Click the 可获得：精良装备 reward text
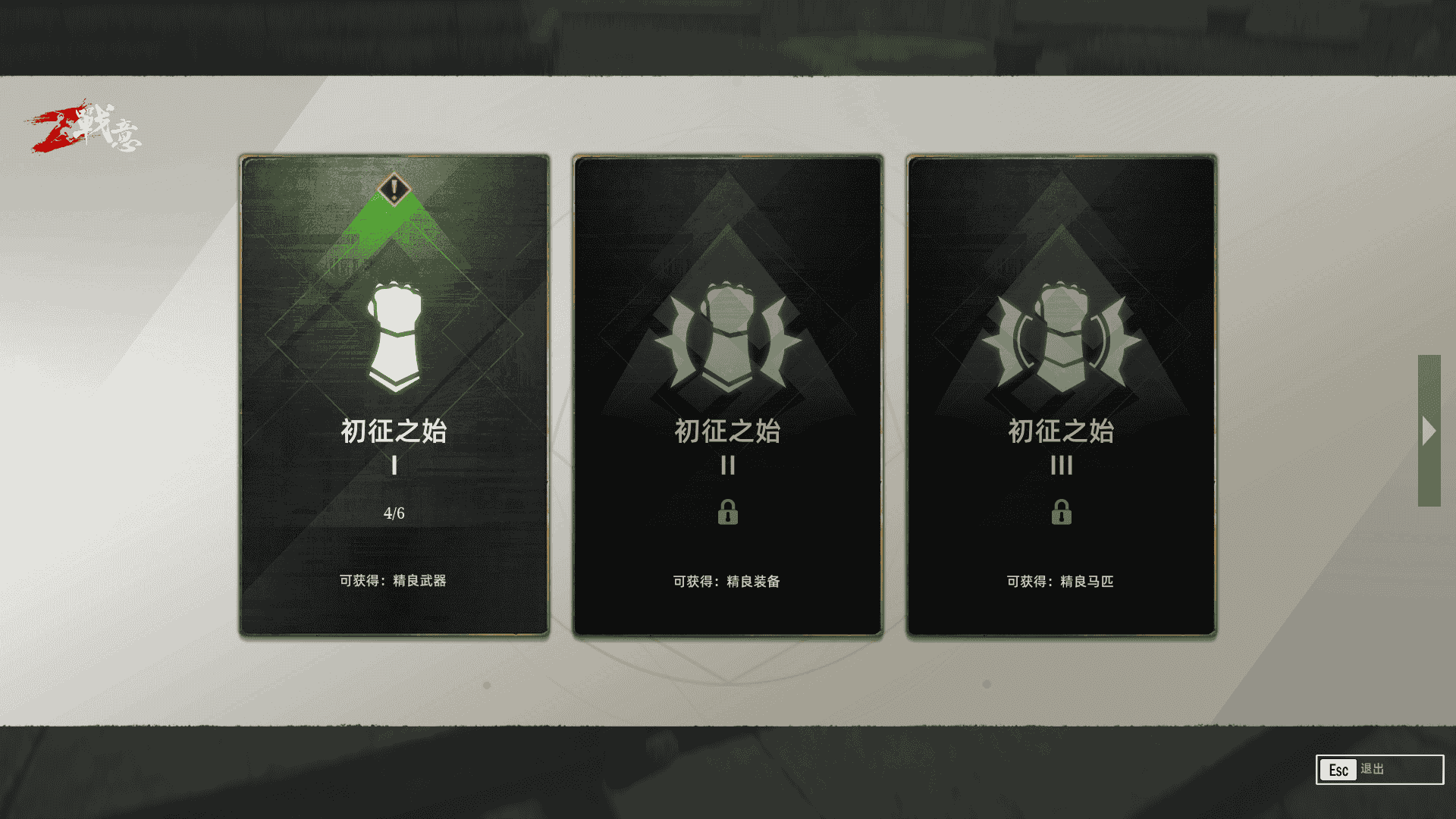Screen dimensions: 1456x819 coord(728,582)
